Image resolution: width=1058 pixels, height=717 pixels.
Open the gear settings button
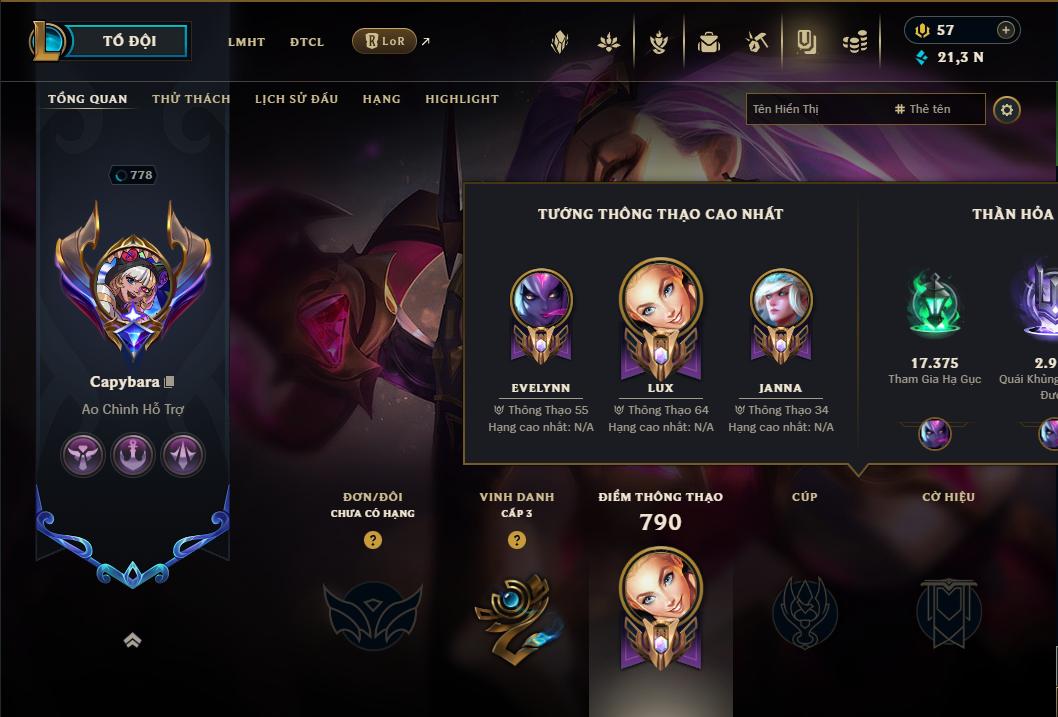click(1007, 109)
